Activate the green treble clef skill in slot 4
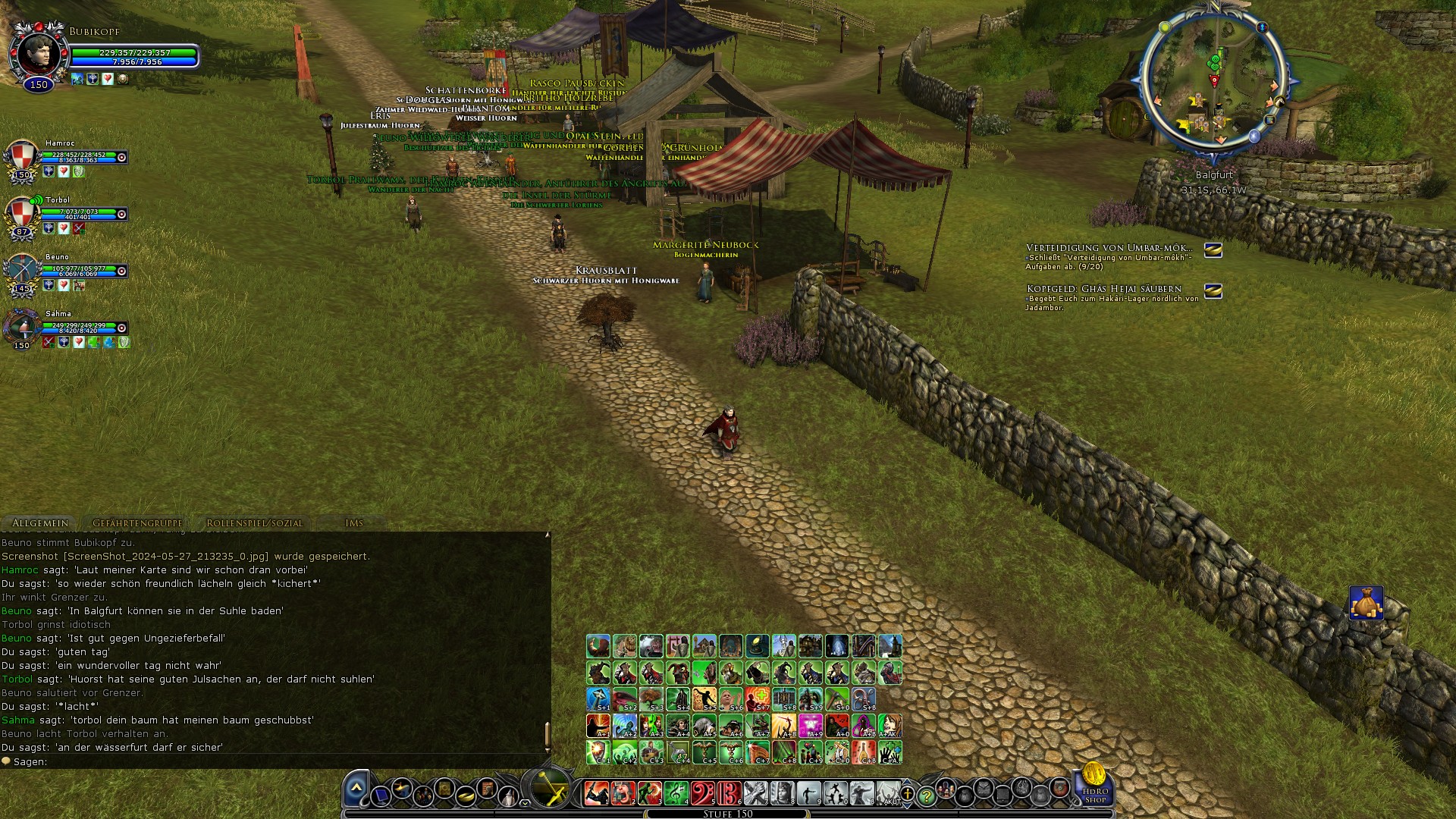 point(674,794)
